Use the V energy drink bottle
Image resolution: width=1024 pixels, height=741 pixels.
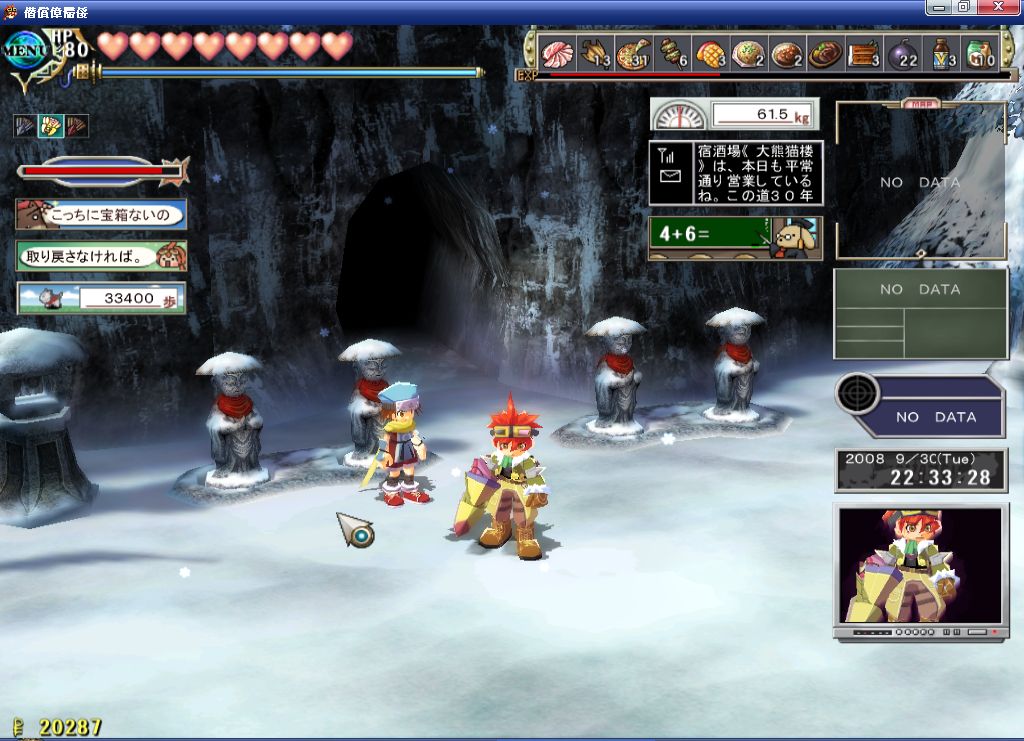941,52
